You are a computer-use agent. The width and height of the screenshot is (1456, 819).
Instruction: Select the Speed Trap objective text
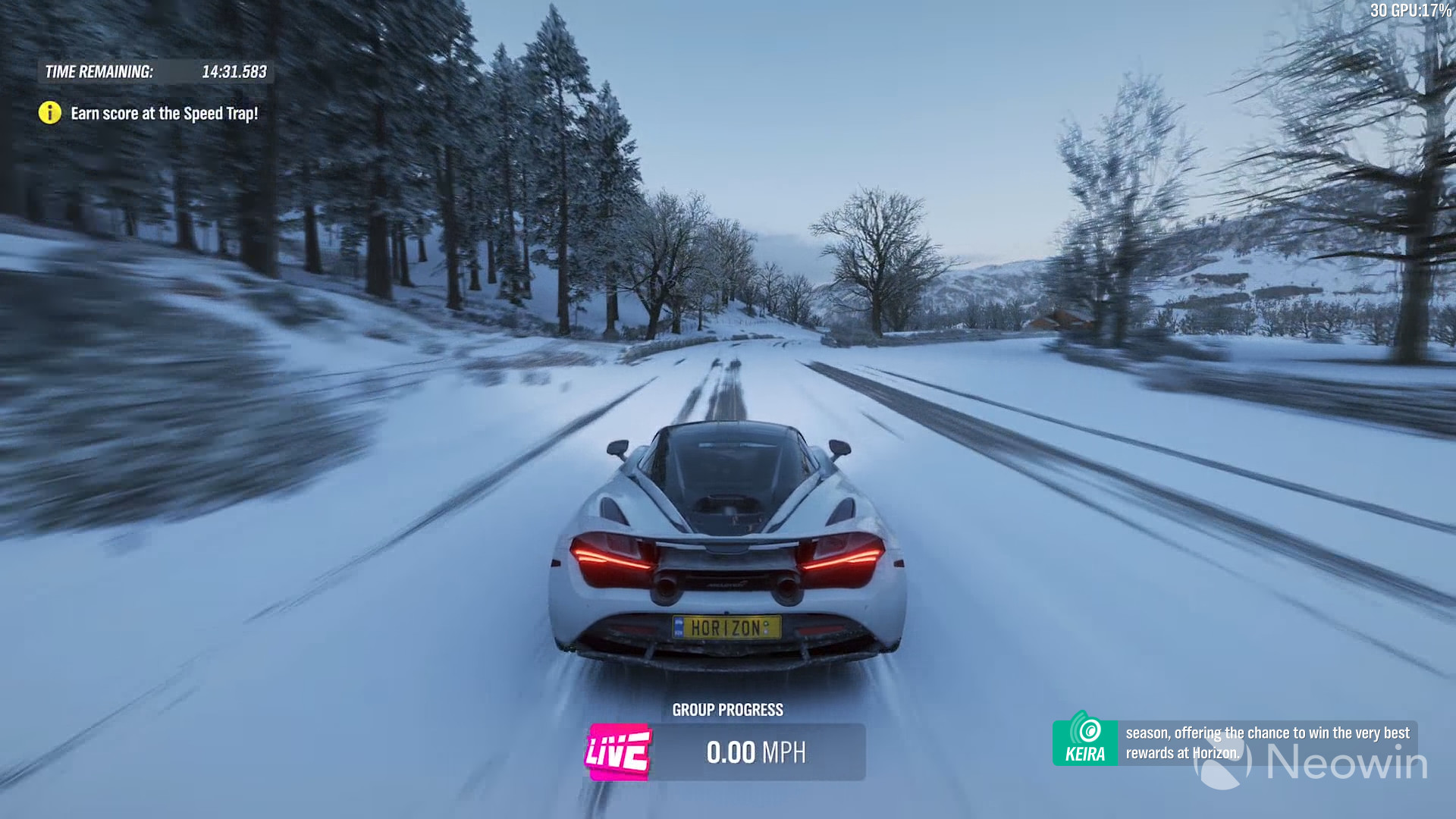click(x=164, y=114)
